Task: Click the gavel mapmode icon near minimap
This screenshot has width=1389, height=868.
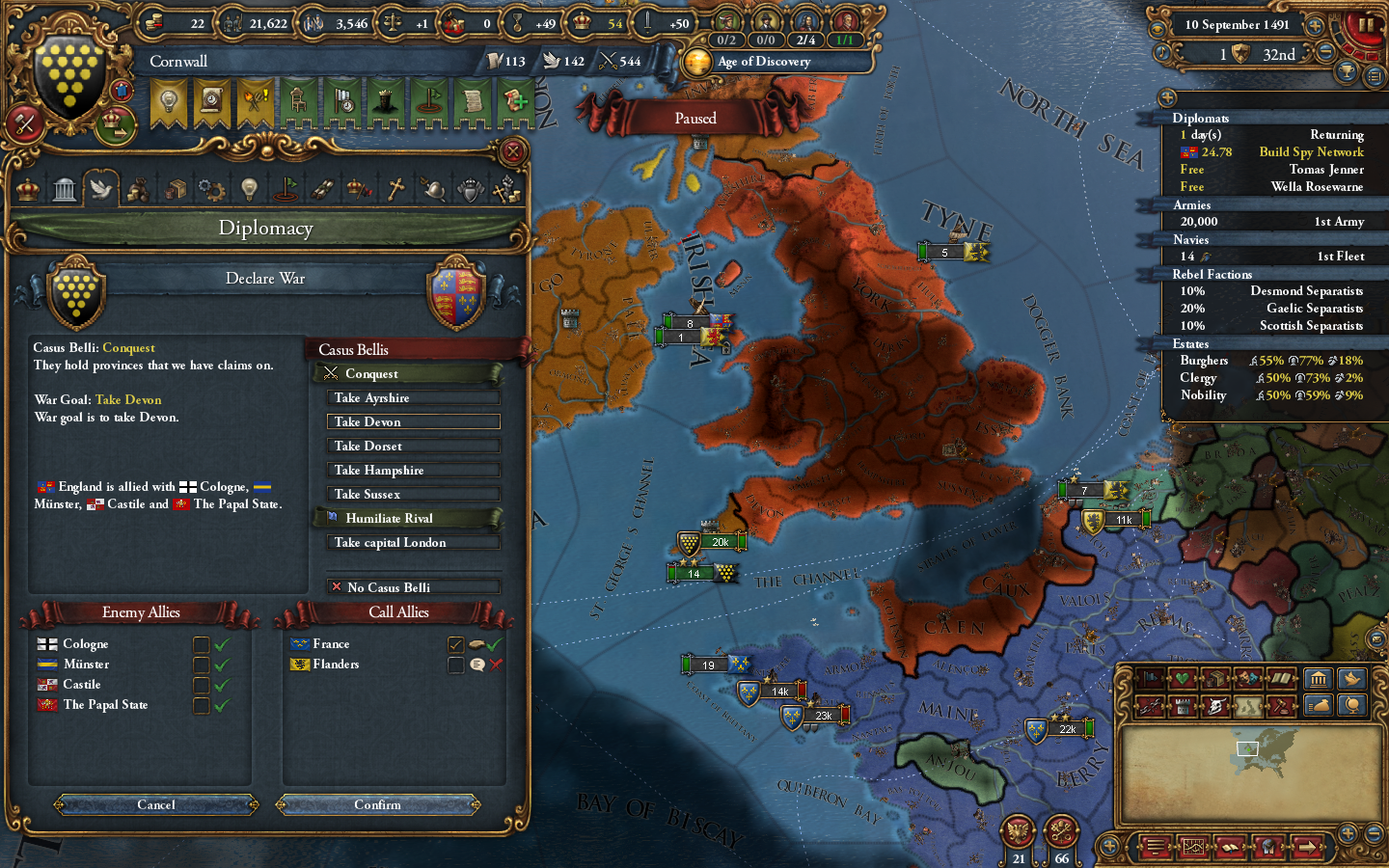Action: pyautogui.click(x=1281, y=705)
